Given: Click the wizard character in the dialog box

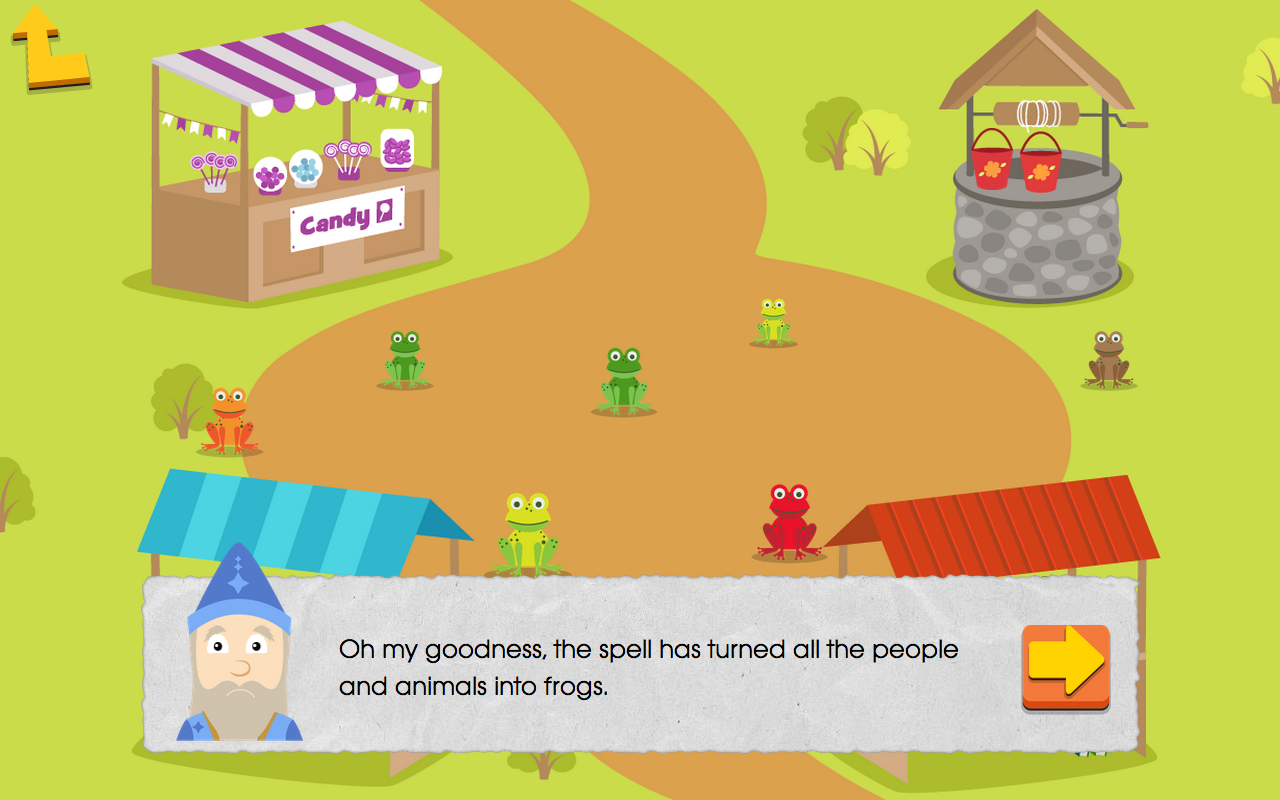Looking at the screenshot, I should point(238,660).
